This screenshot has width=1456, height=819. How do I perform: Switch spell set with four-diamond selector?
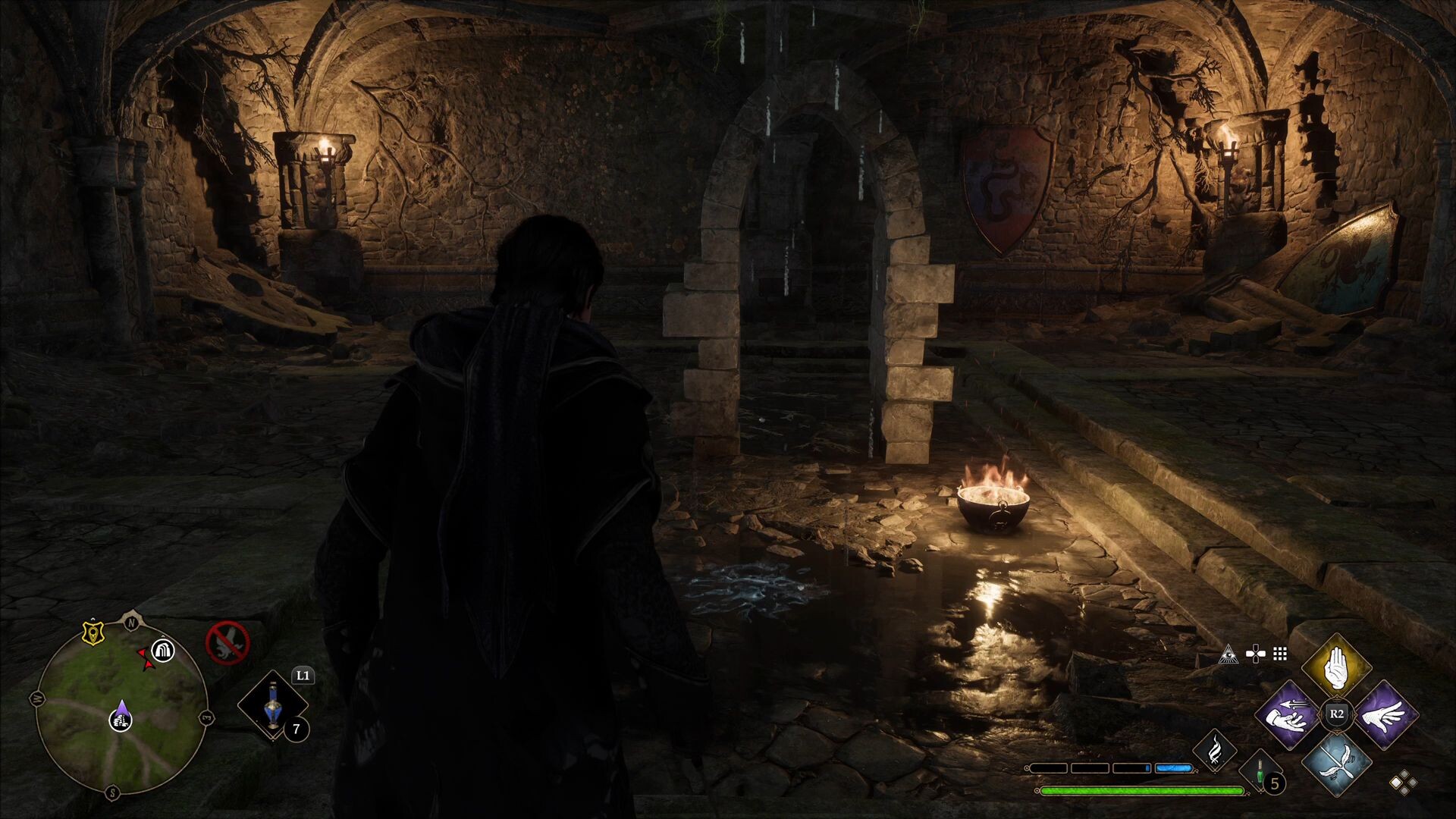1403,783
